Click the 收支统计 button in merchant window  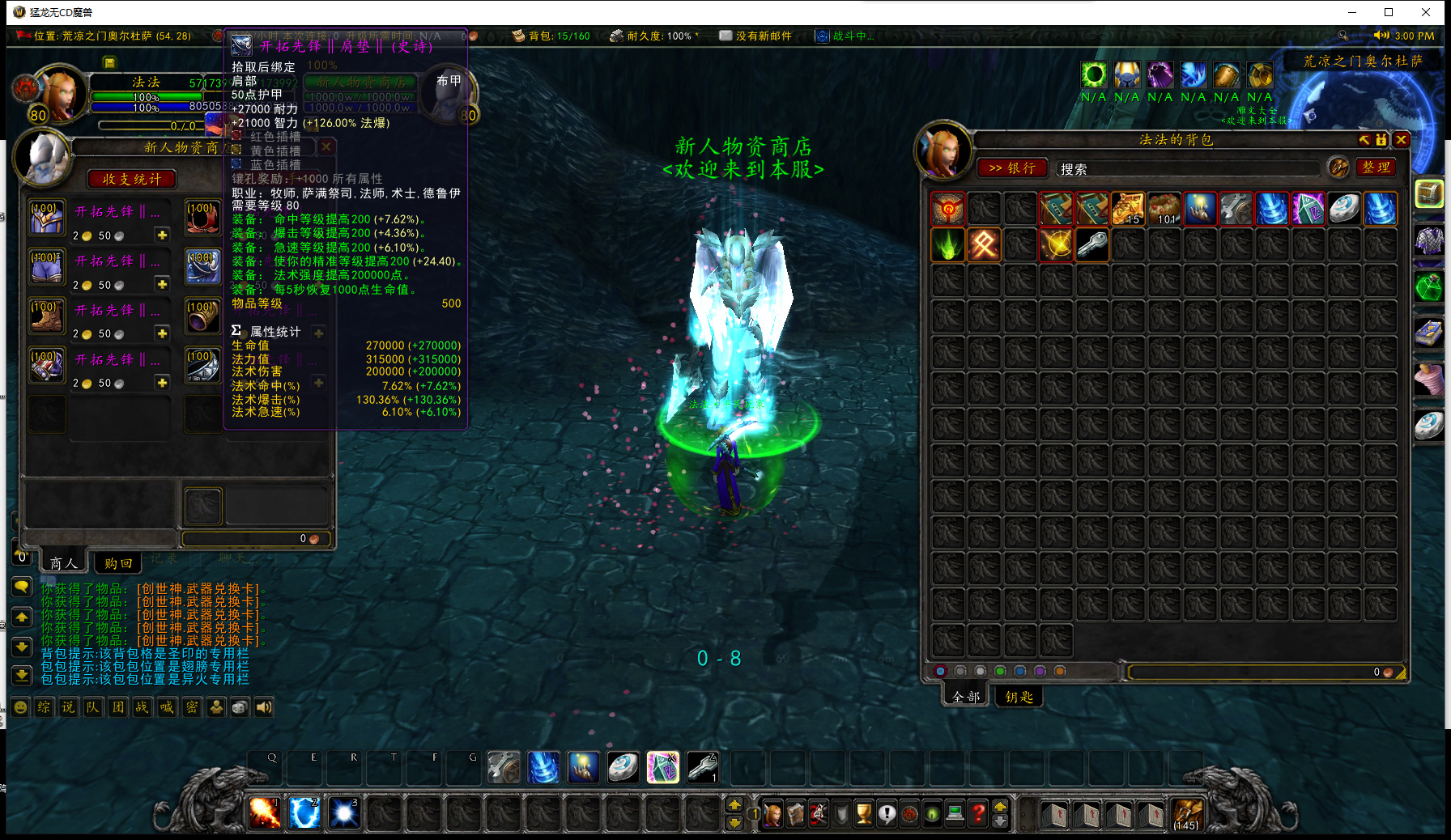pos(131,179)
